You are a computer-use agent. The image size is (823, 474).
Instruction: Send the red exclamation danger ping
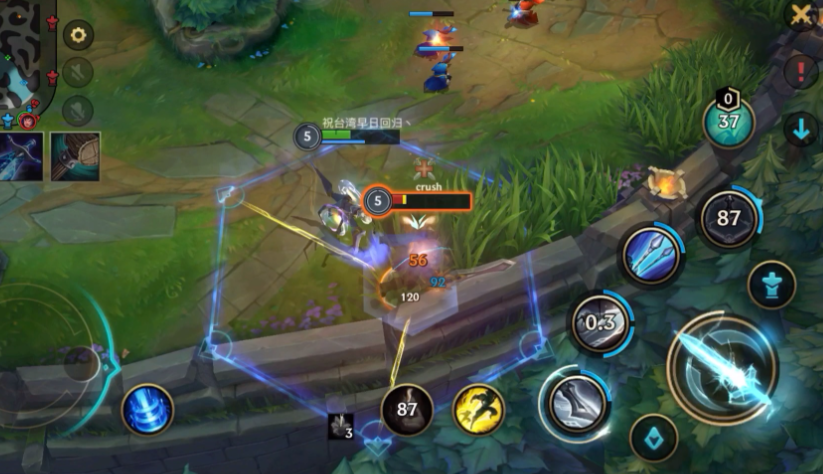[x=801, y=72]
